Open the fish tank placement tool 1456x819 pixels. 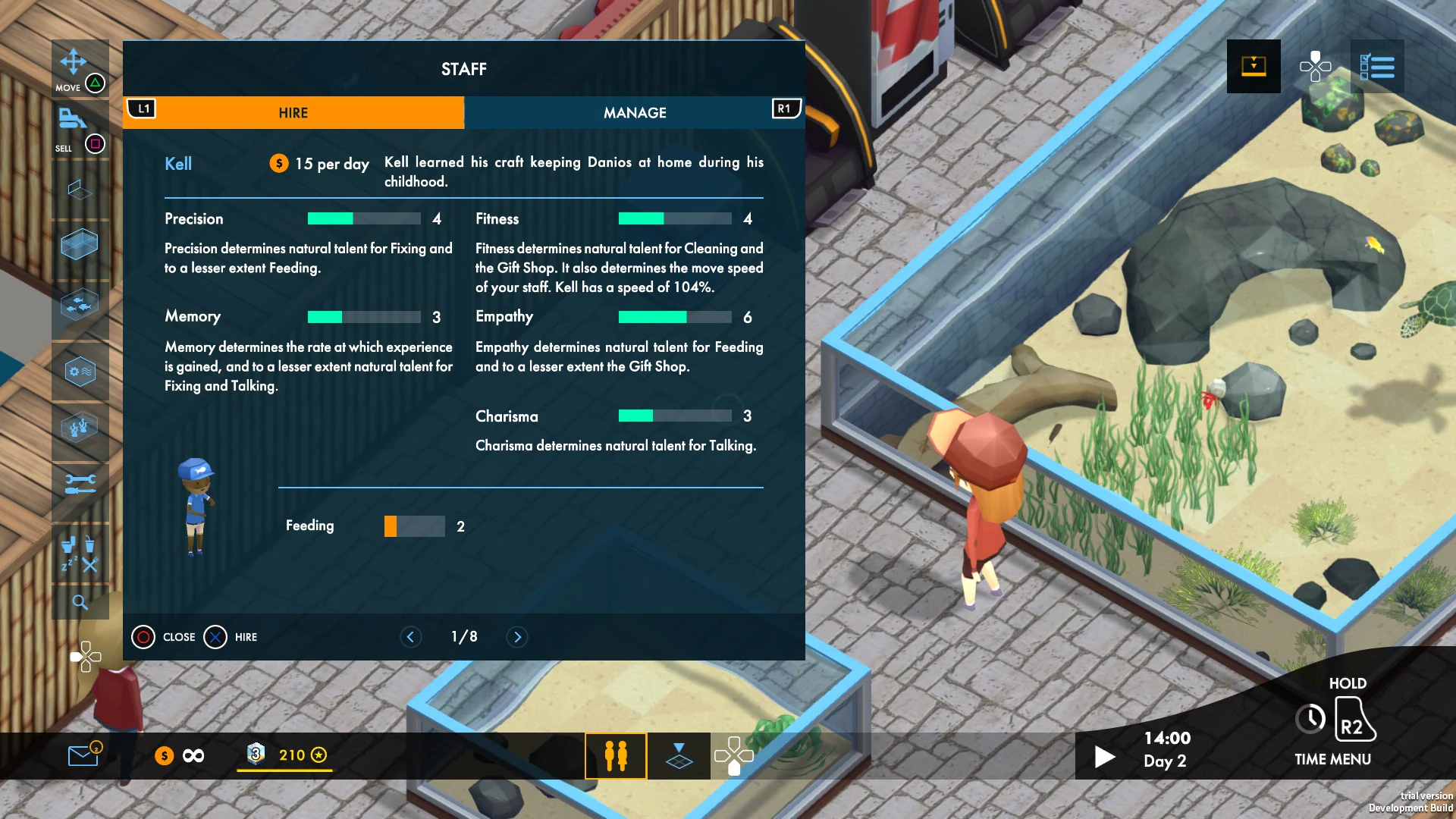coord(80,244)
